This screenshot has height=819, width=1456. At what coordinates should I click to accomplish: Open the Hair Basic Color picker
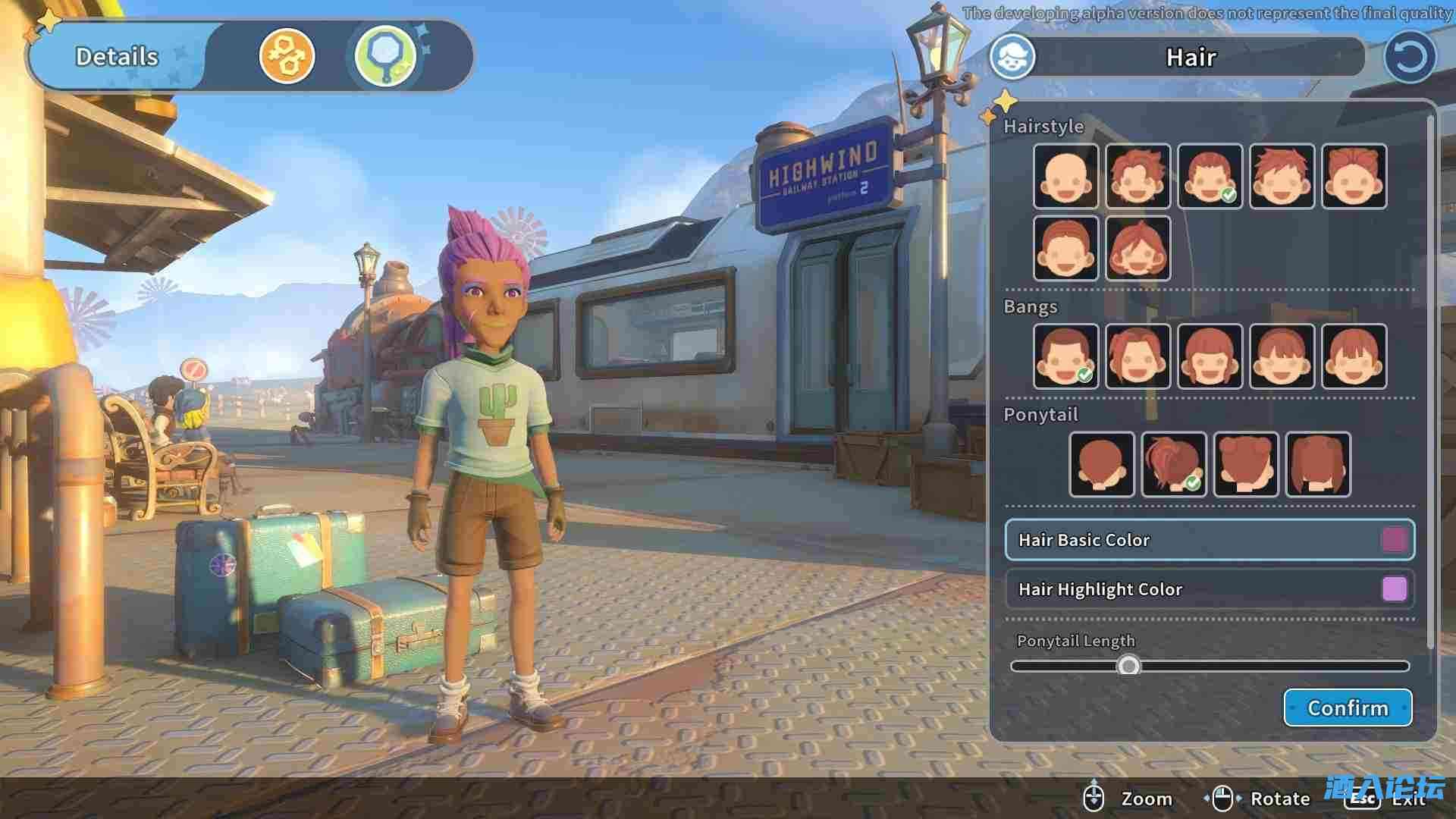[x=1209, y=540]
